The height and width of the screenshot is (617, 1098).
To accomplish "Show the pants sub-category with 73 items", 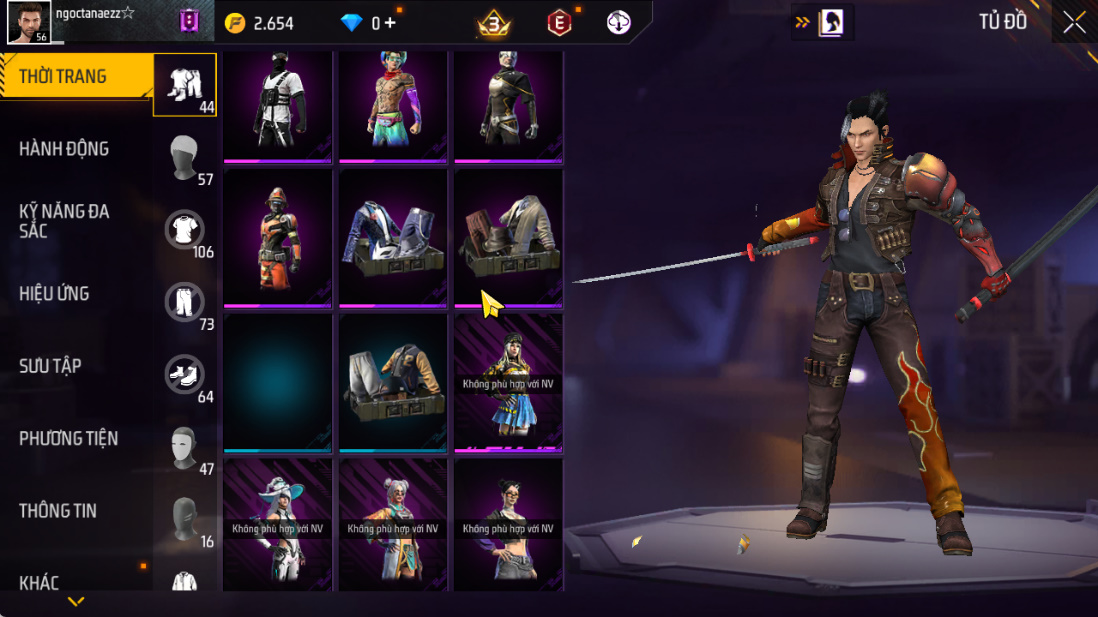I will (x=184, y=302).
